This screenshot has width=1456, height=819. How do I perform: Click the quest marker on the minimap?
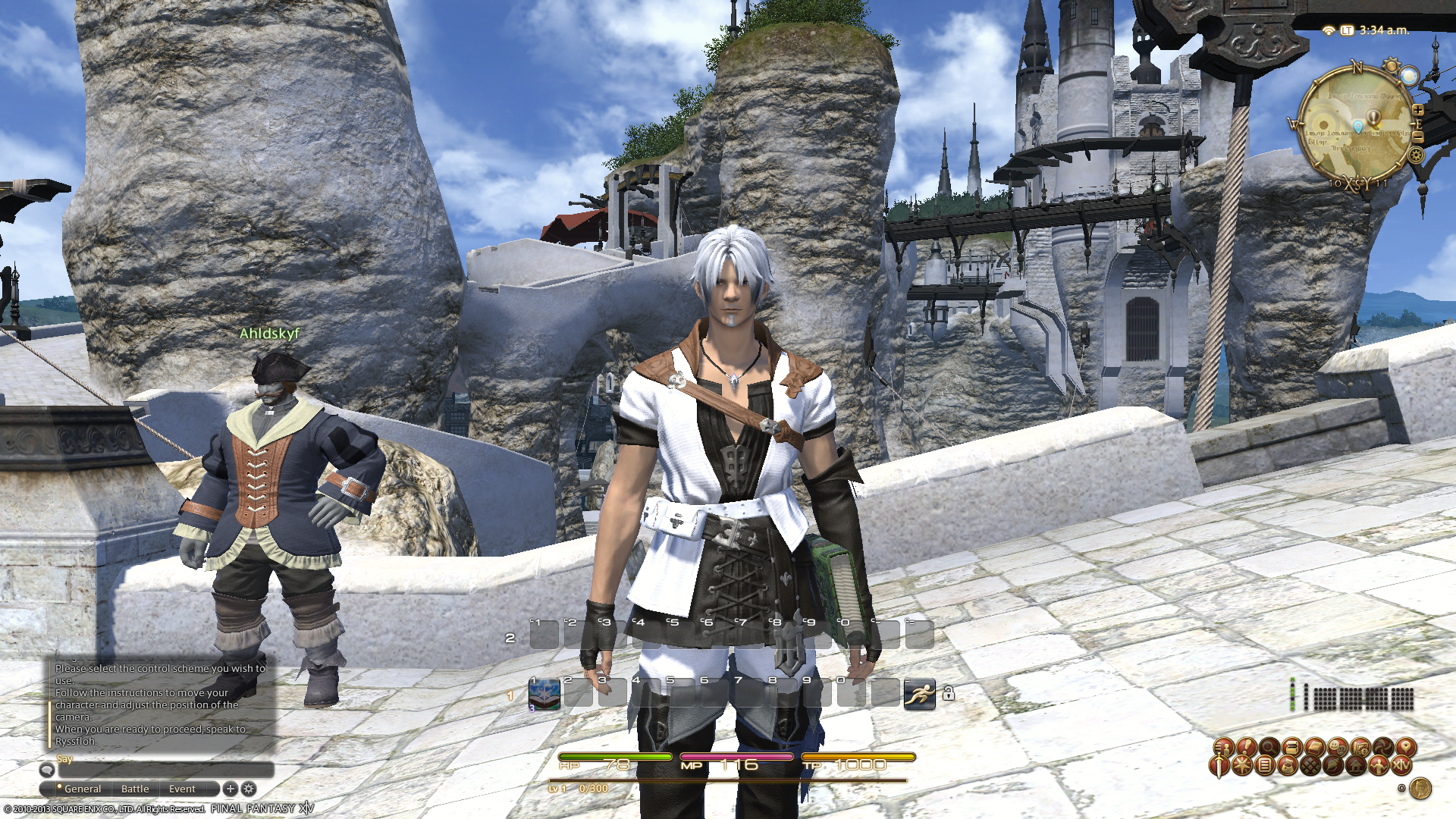tap(1373, 119)
